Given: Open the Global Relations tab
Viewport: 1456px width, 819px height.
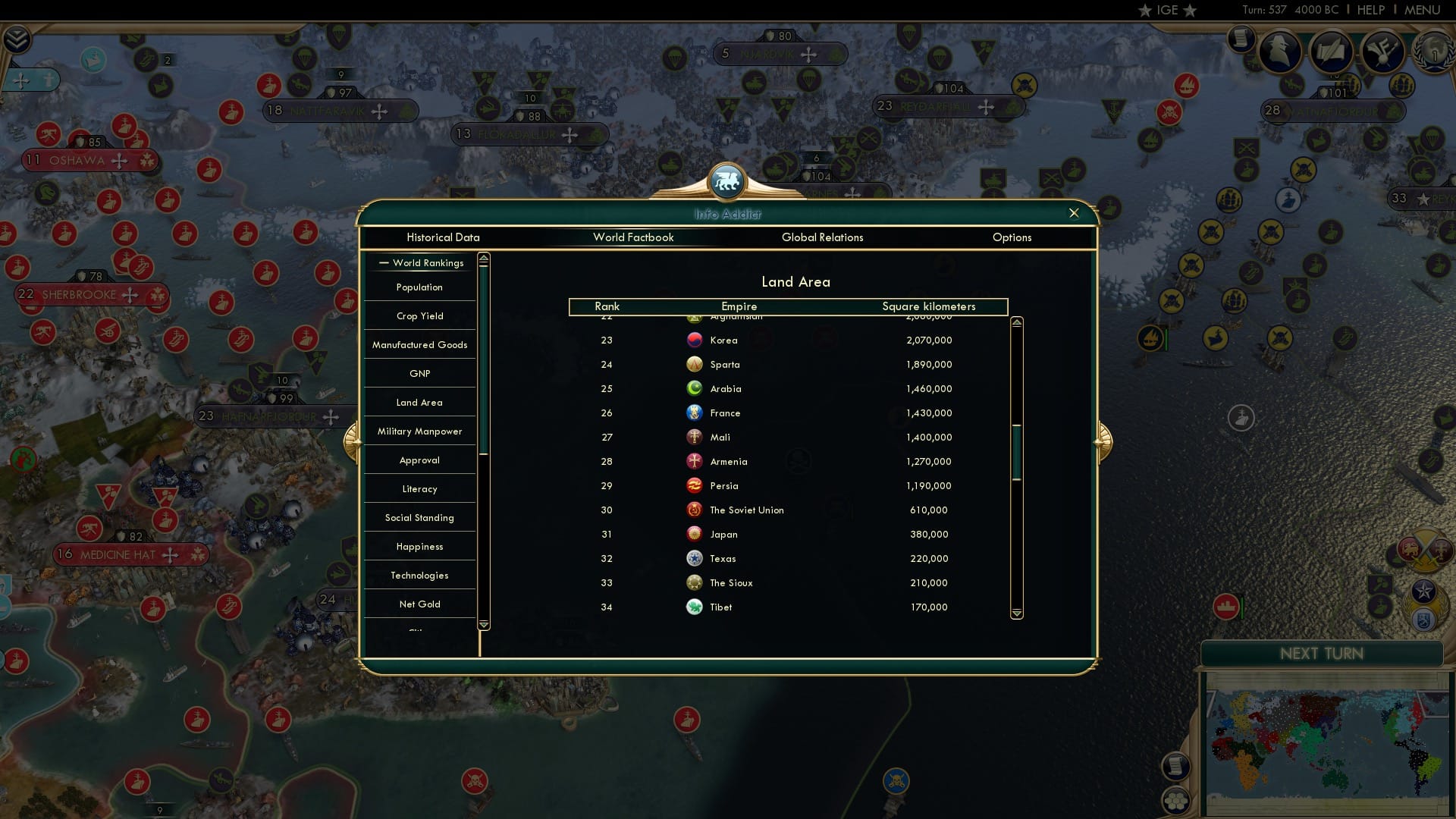Looking at the screenshot, I should pyautogui.click(x=823, y=237).
